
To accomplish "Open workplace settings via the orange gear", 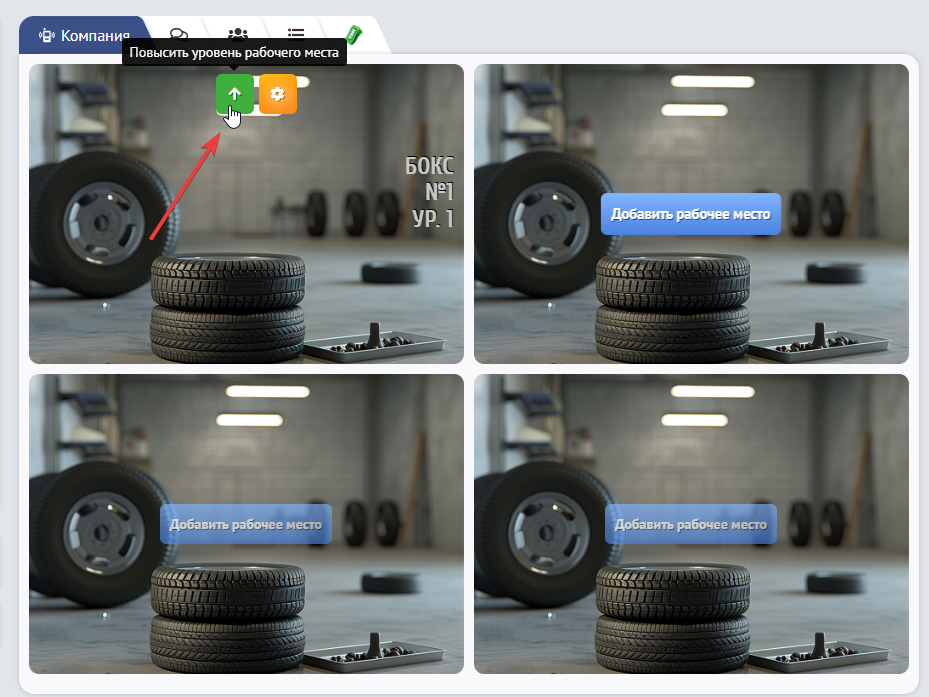I will click(277, 94).
